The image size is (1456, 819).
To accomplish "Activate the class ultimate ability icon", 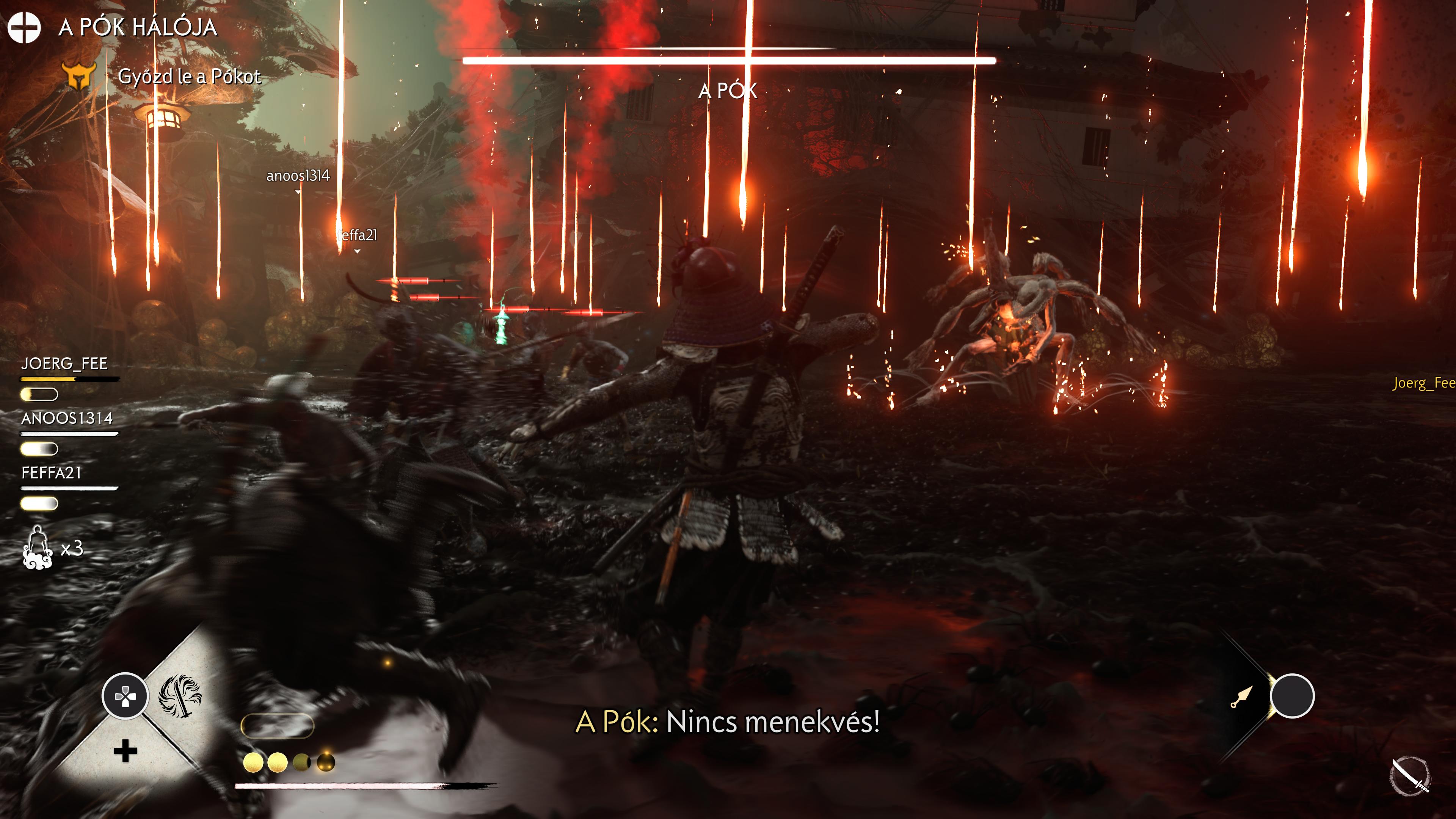I will click(180, 695).
